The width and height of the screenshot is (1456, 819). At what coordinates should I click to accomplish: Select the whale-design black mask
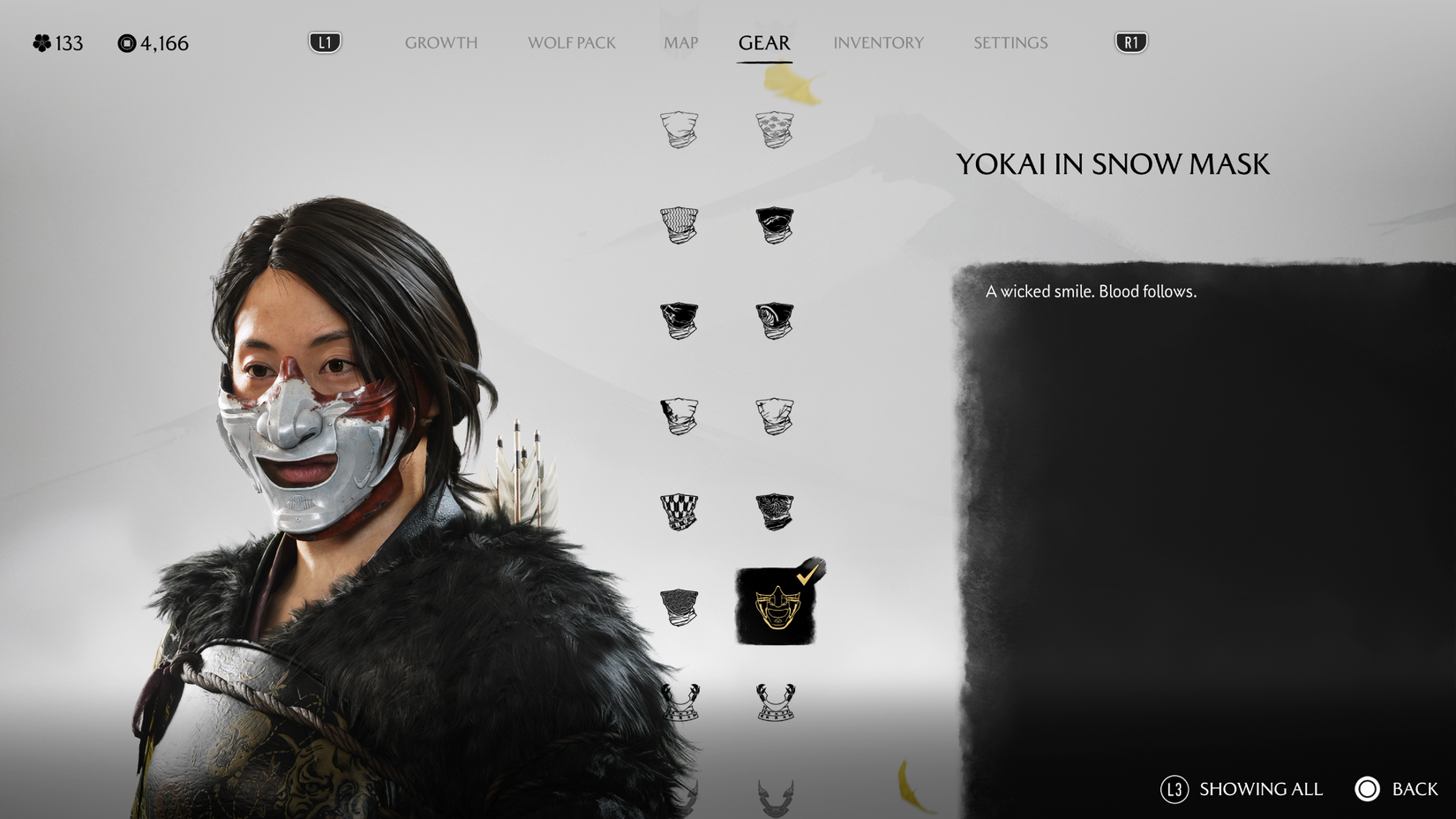(777, 322)
